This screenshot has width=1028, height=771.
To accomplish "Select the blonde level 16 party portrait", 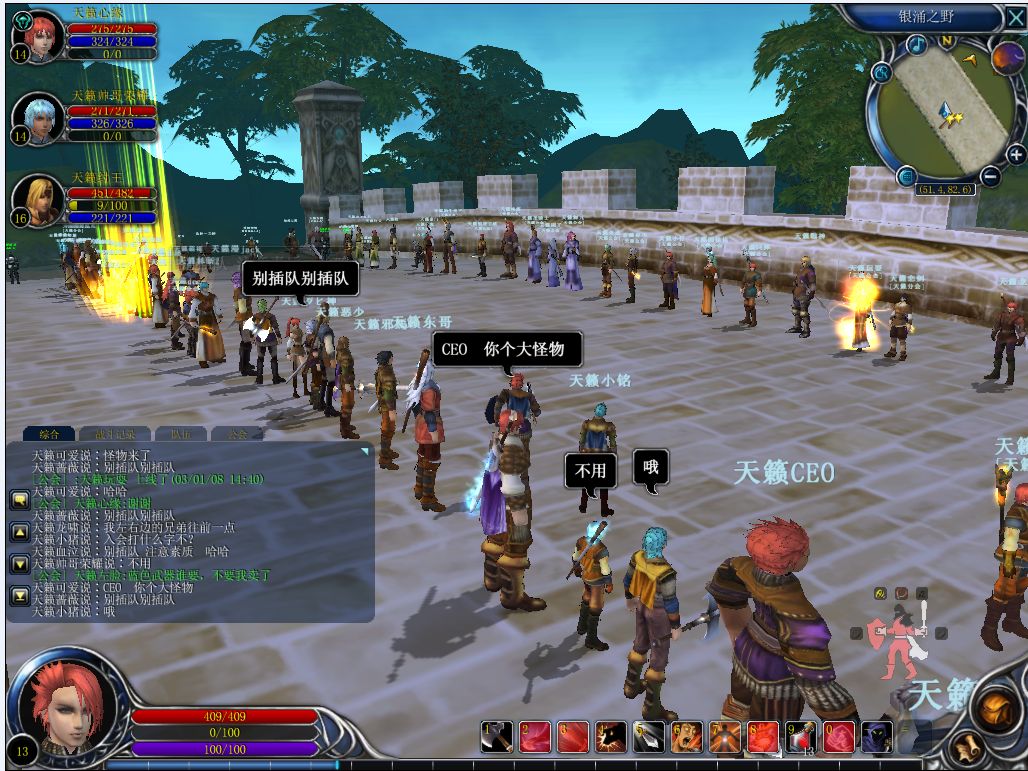I will pos(39,199).
